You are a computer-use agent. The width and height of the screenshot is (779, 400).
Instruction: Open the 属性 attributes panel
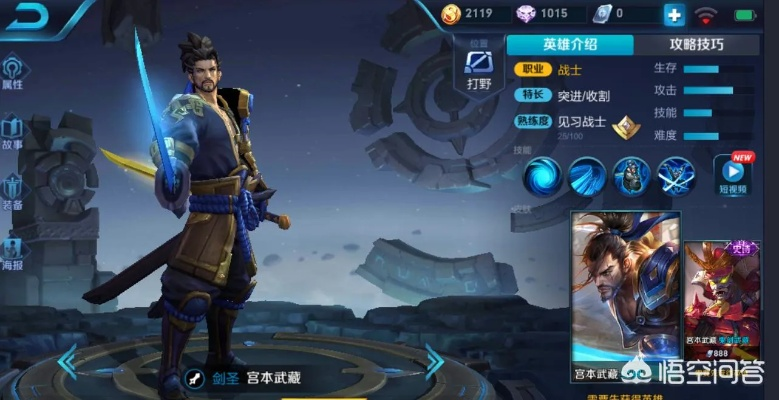tap(13, 72)
